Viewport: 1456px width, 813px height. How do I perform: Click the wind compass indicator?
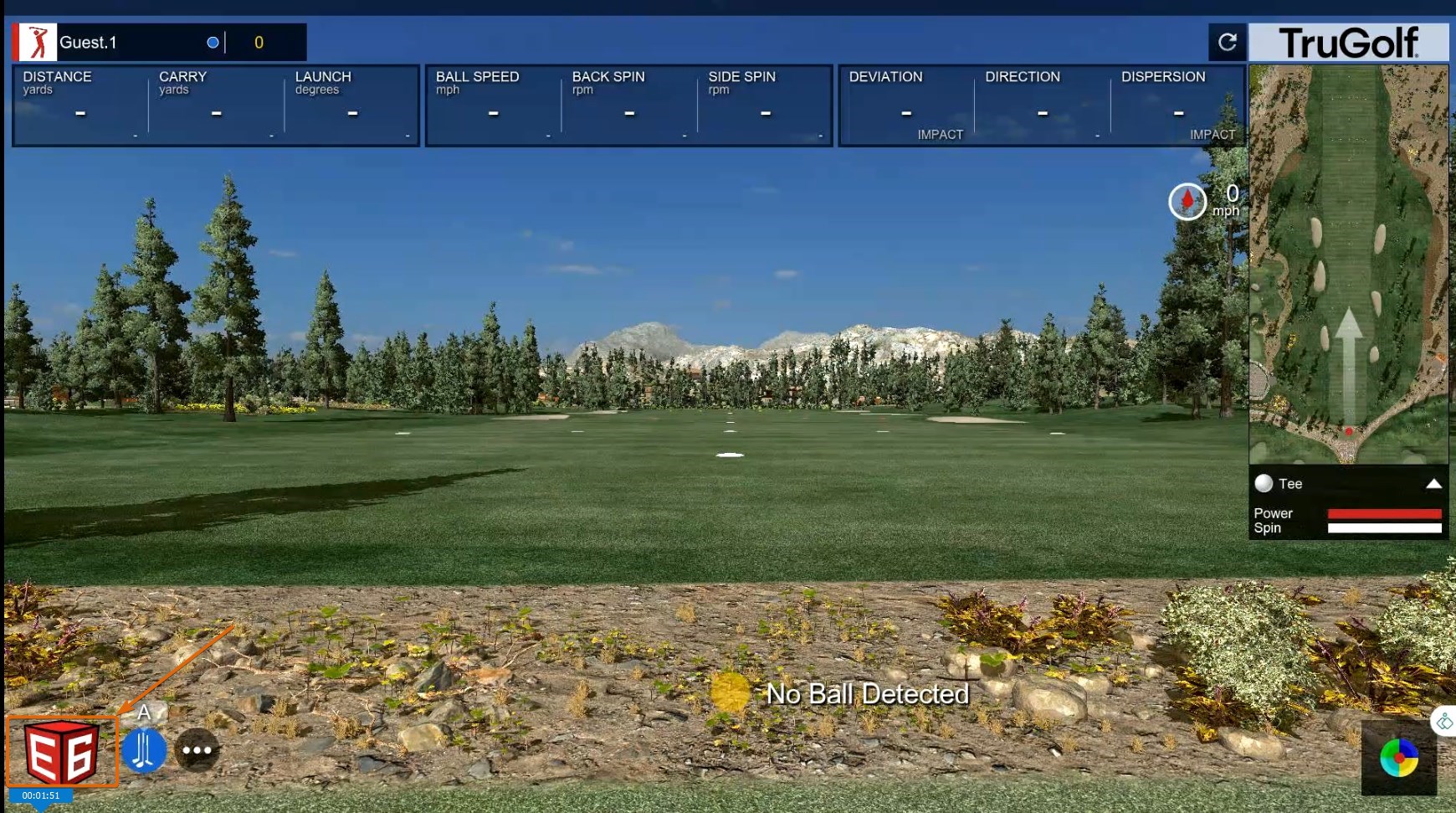click(1187, 201)
